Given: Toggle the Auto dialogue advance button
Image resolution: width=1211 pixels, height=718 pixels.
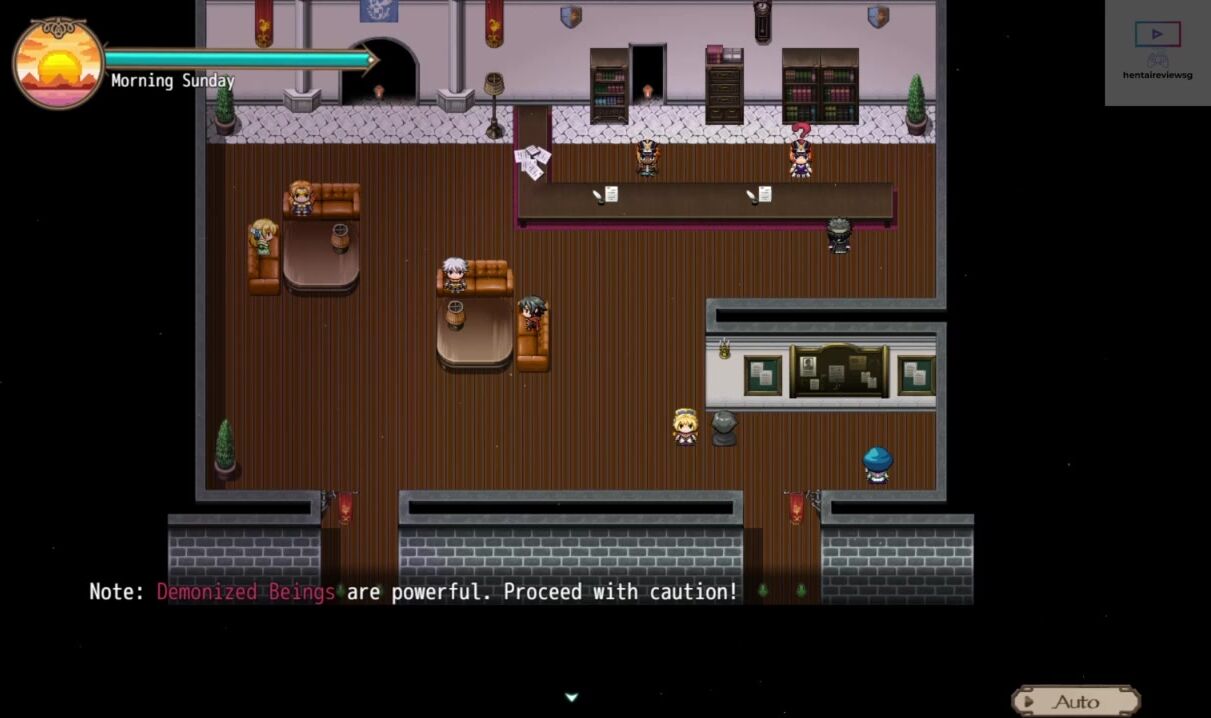Looking at the screenshot, I should (1075, 701).
